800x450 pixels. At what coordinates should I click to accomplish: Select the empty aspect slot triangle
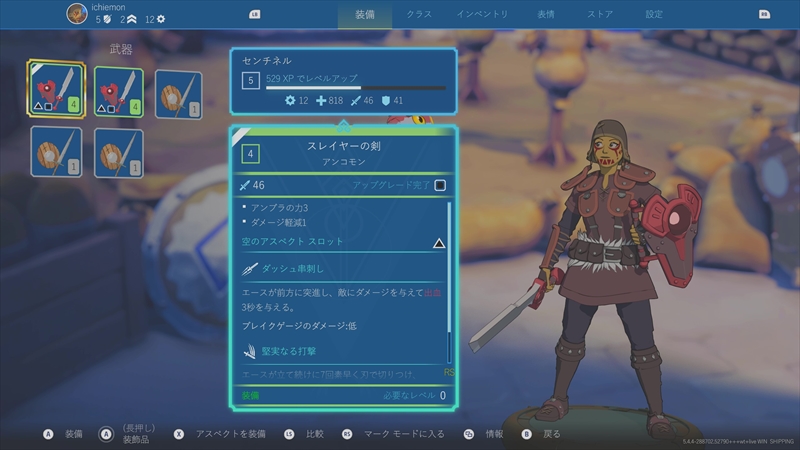pyautogui.click(x=438, y=242)
